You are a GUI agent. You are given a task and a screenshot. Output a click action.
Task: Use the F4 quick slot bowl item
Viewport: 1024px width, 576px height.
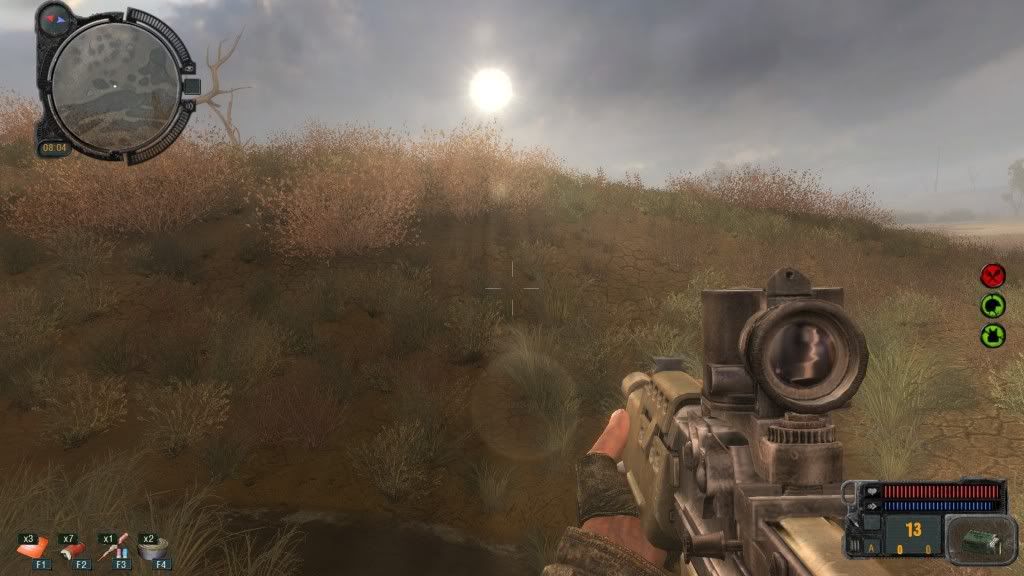[157, 547]
